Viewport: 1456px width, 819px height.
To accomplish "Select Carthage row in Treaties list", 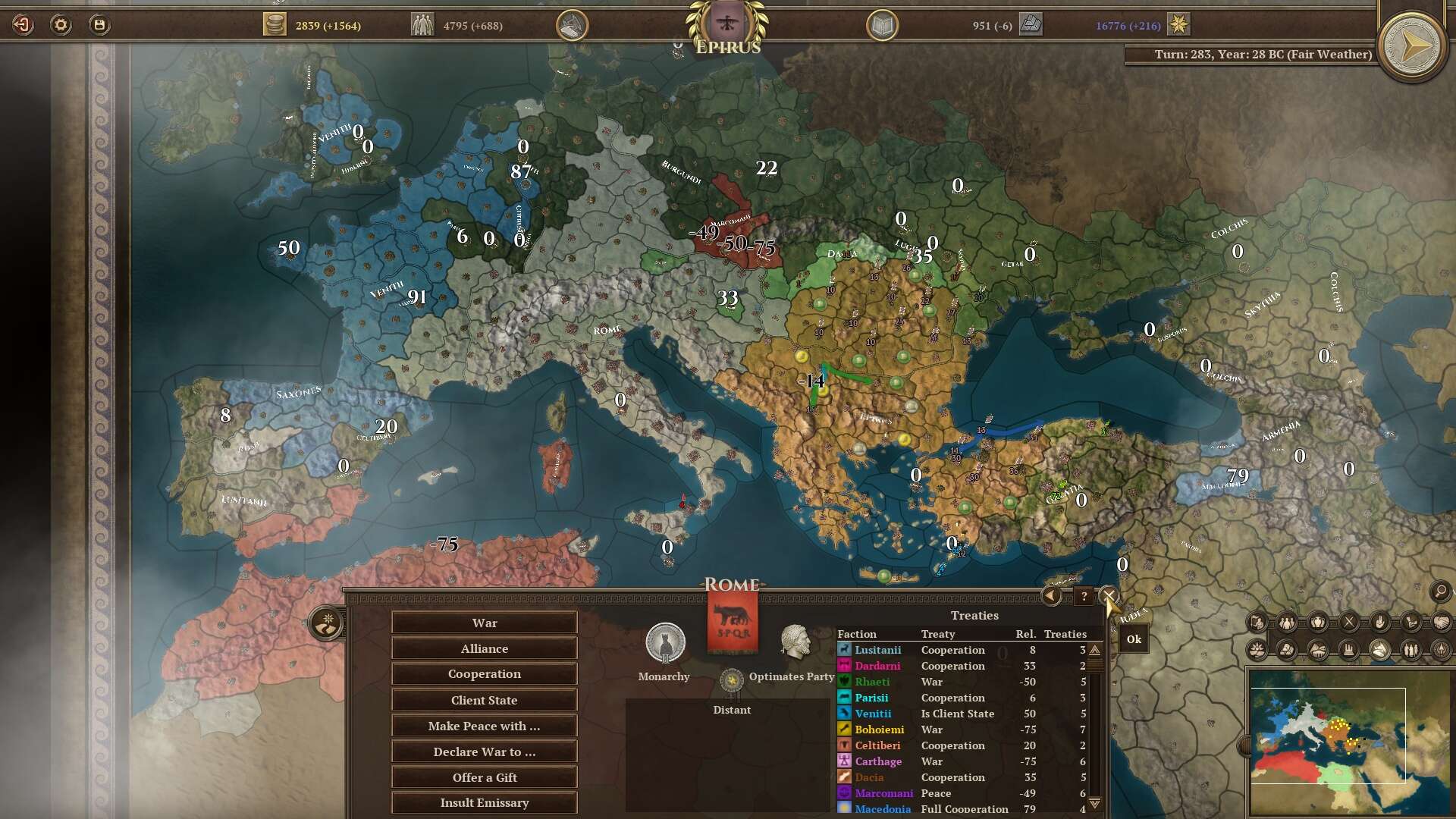I will (962, 761).
